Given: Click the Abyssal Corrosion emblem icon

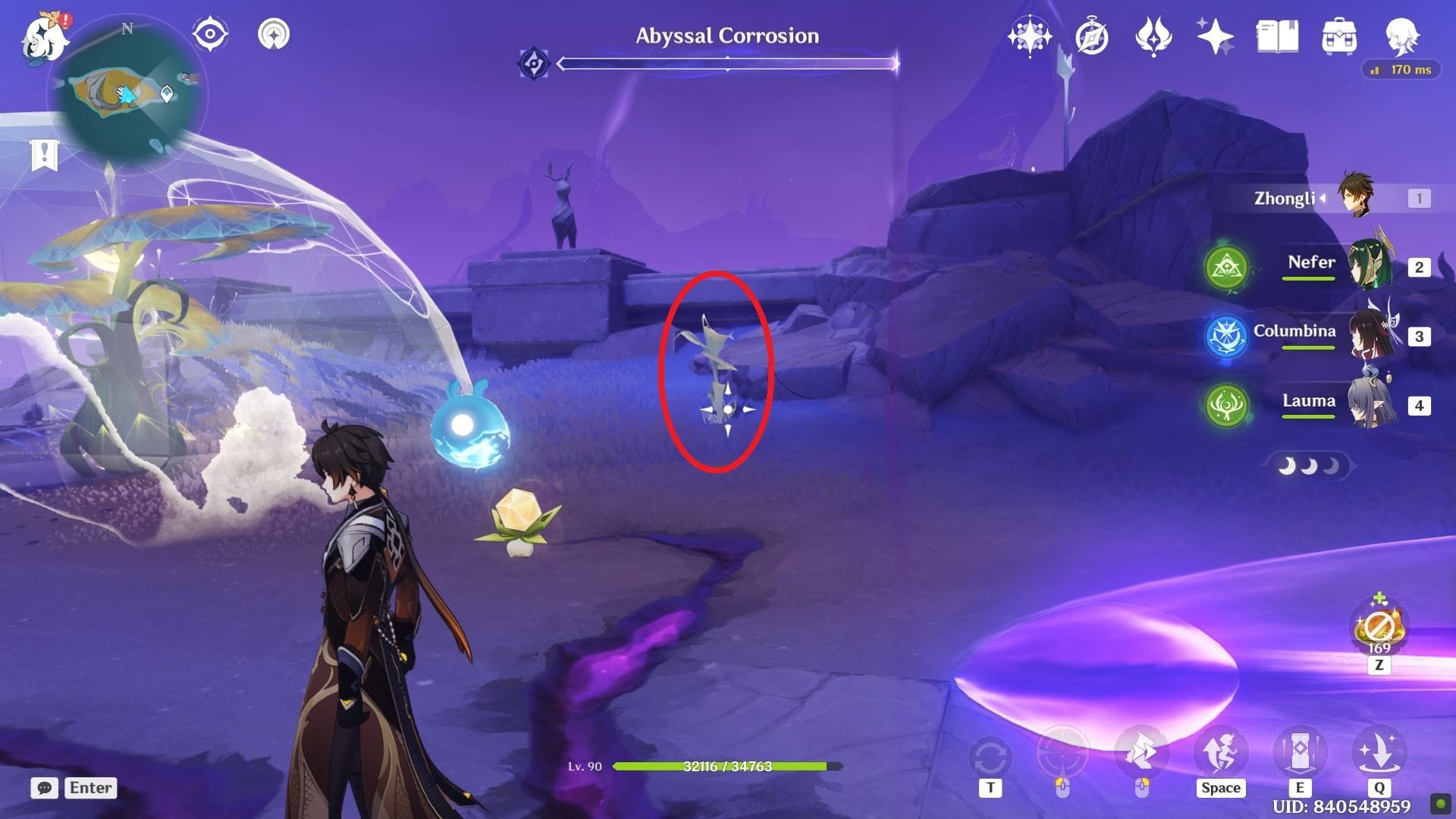Looking at the screenshot, I should [534, 64].
